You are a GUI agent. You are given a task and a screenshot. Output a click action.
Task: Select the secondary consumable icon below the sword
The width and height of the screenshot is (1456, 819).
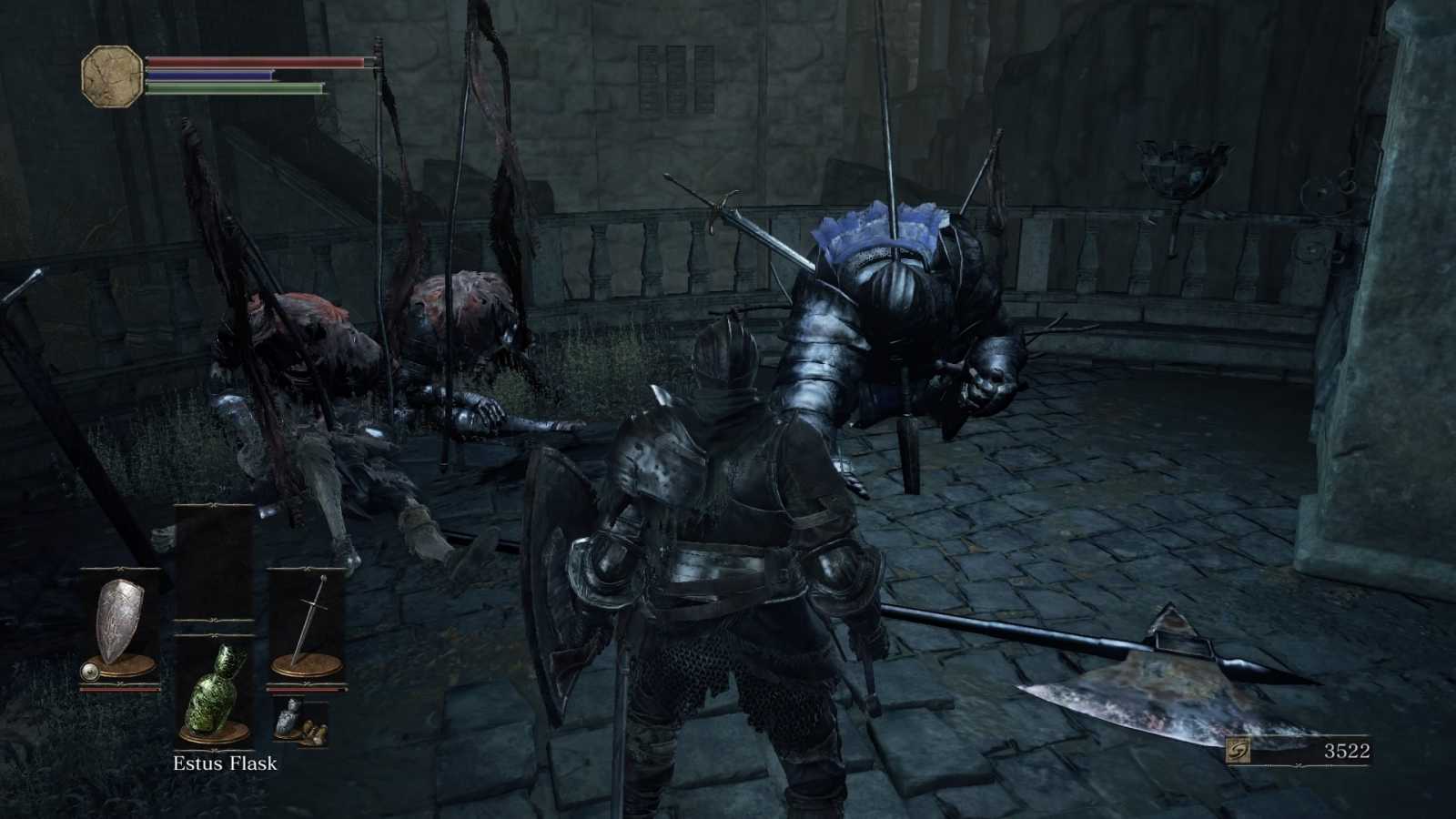[301, 722]
